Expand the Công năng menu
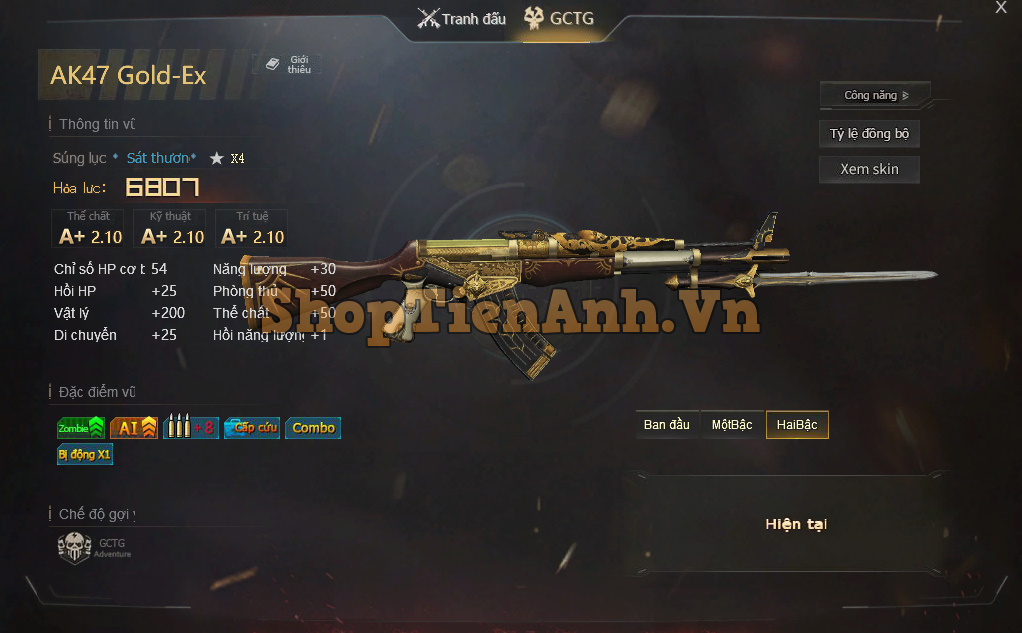This screenshot has width=1022, height=633. click(875, 96)
